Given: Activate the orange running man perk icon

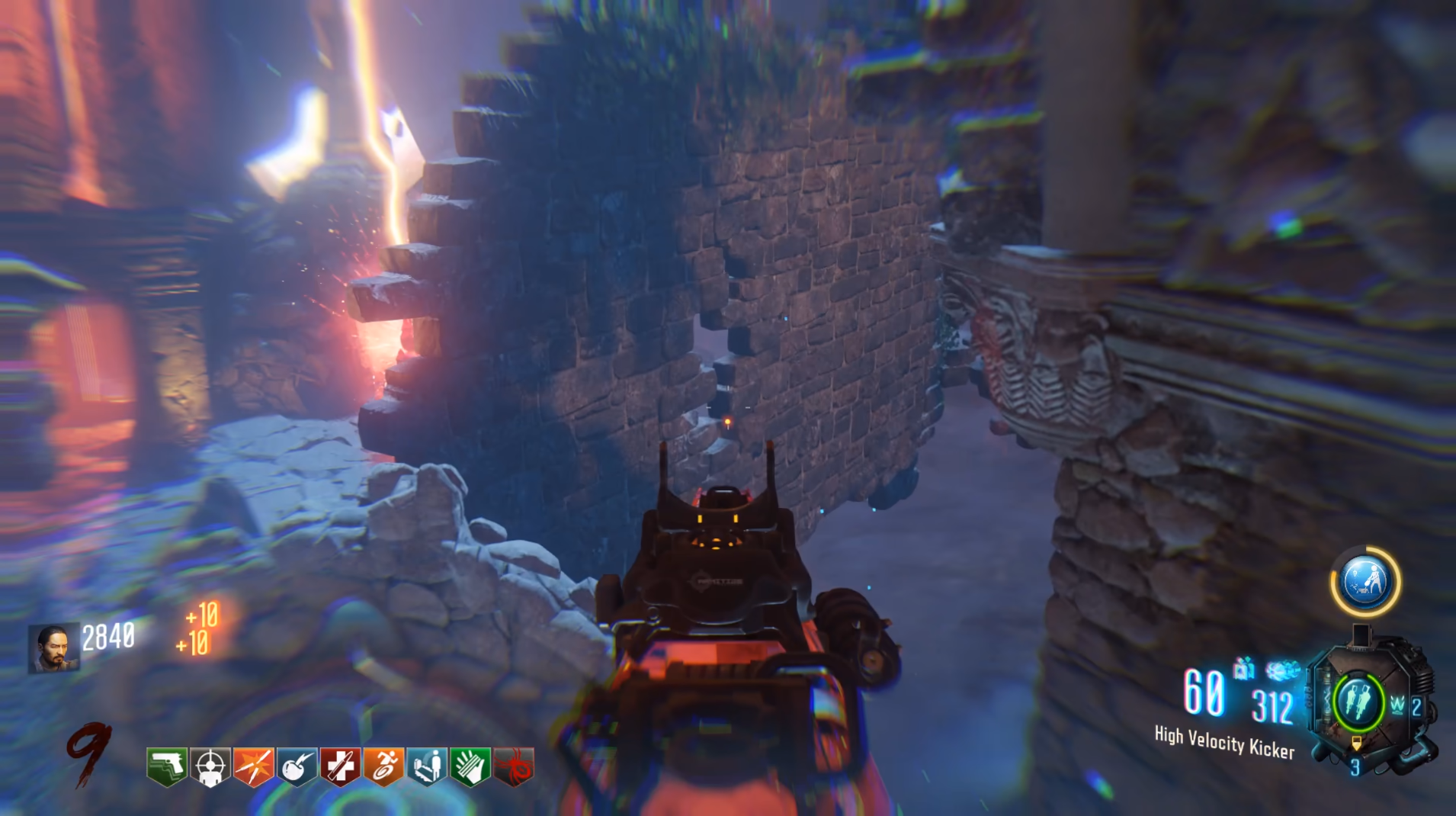Looking at the screenshot, I should click(383, 766).
